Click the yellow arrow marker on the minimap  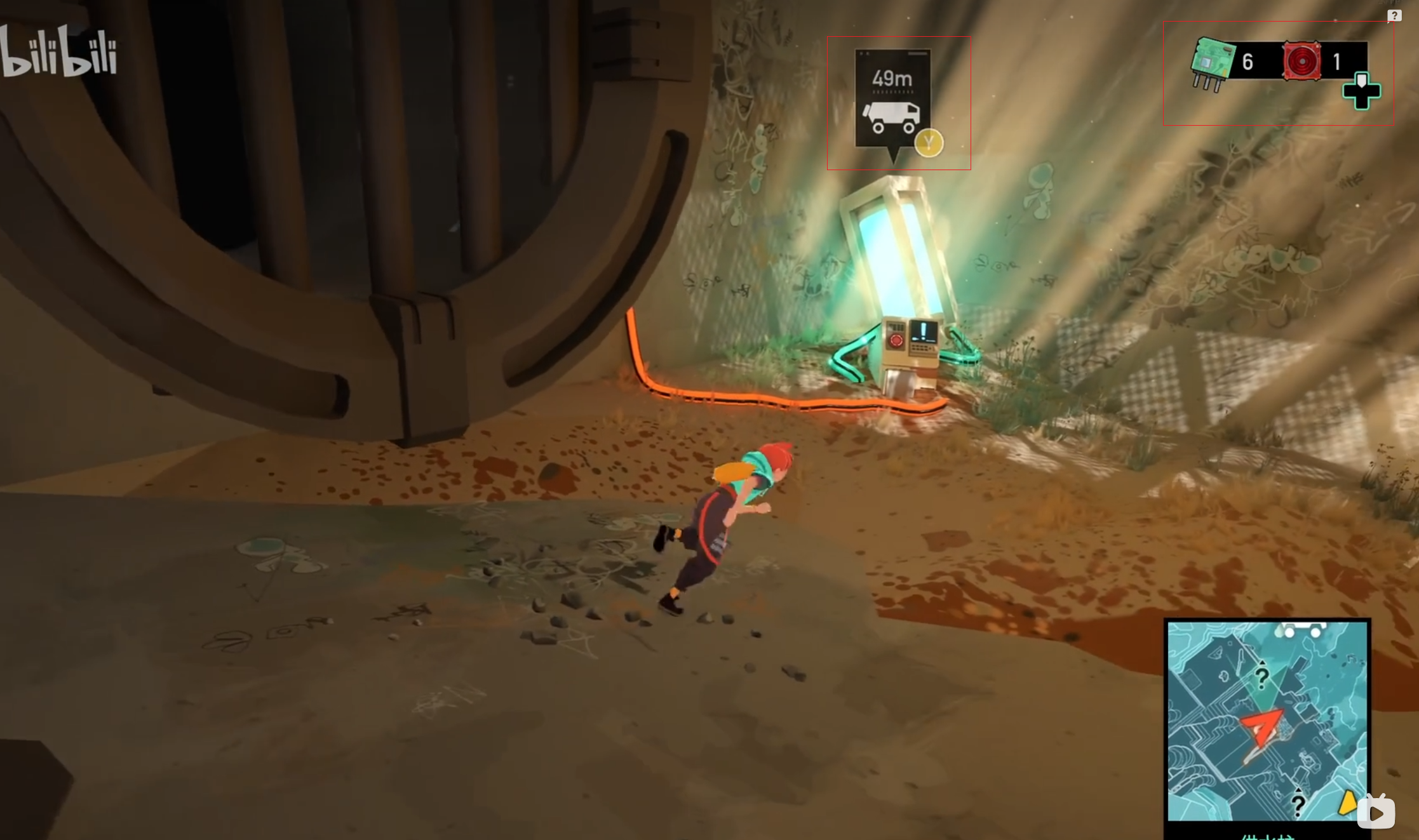click(1346, 803)
